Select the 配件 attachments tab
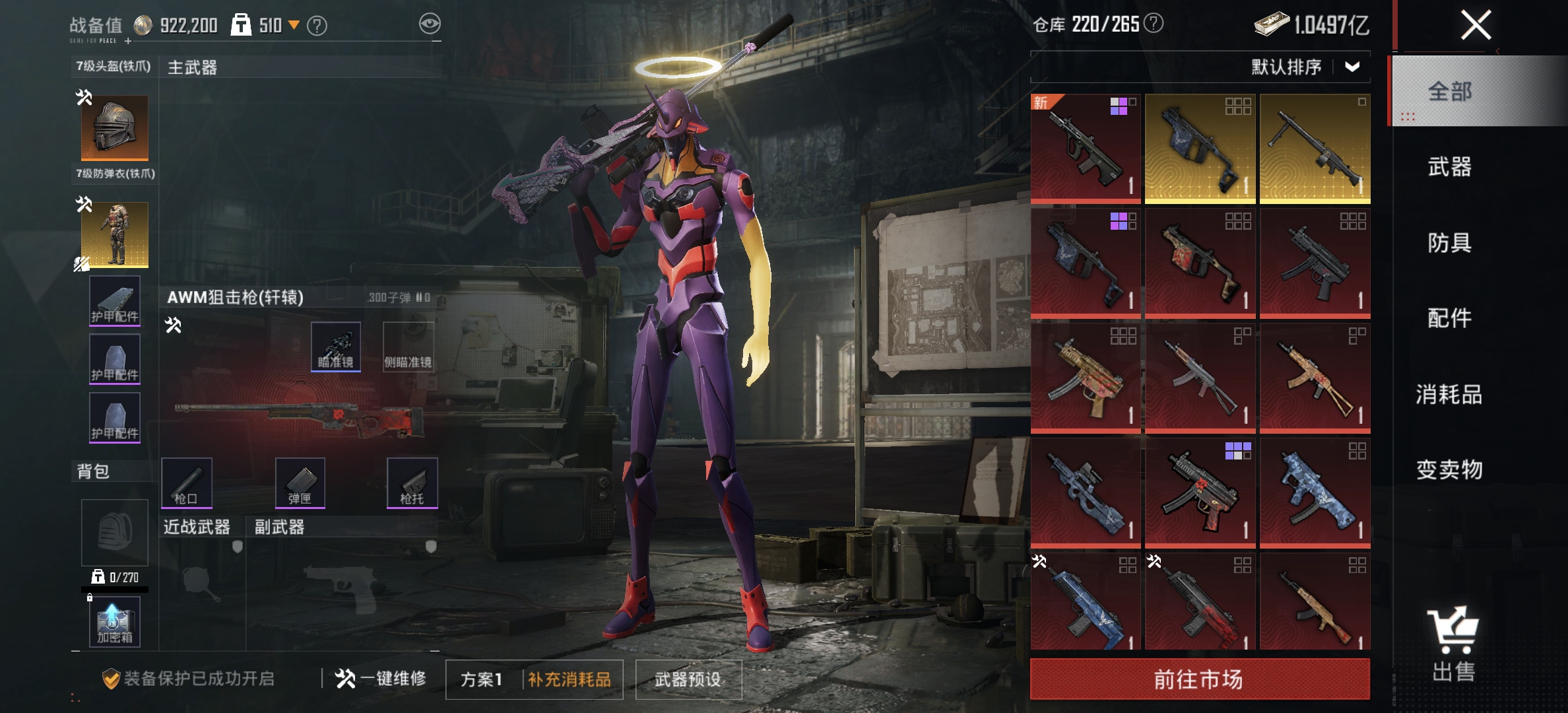Screen dimensions: 1568x713 (x=1449, y=318)
